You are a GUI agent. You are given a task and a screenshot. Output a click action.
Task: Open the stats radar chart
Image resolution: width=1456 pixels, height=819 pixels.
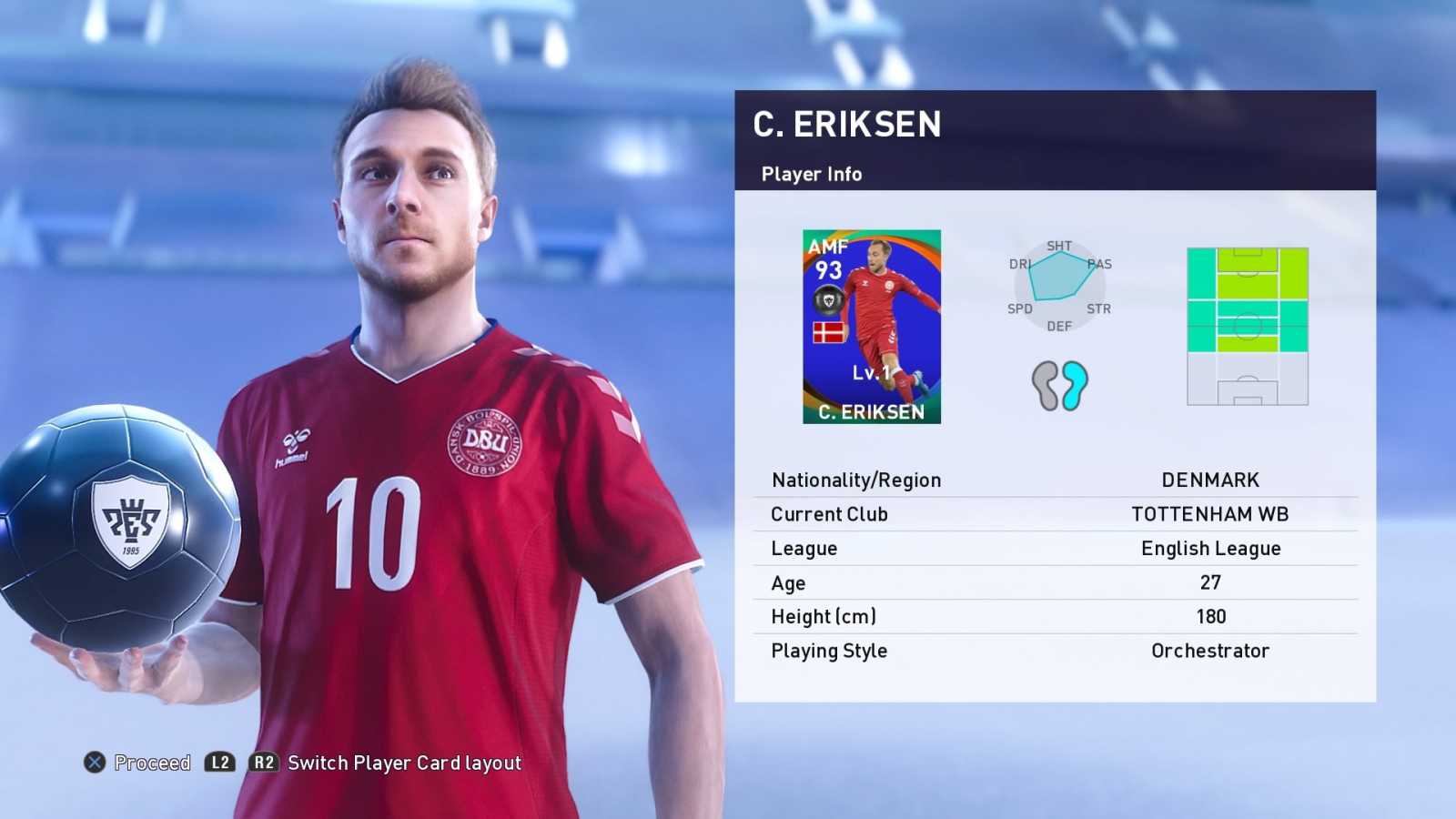[1058, 282]
